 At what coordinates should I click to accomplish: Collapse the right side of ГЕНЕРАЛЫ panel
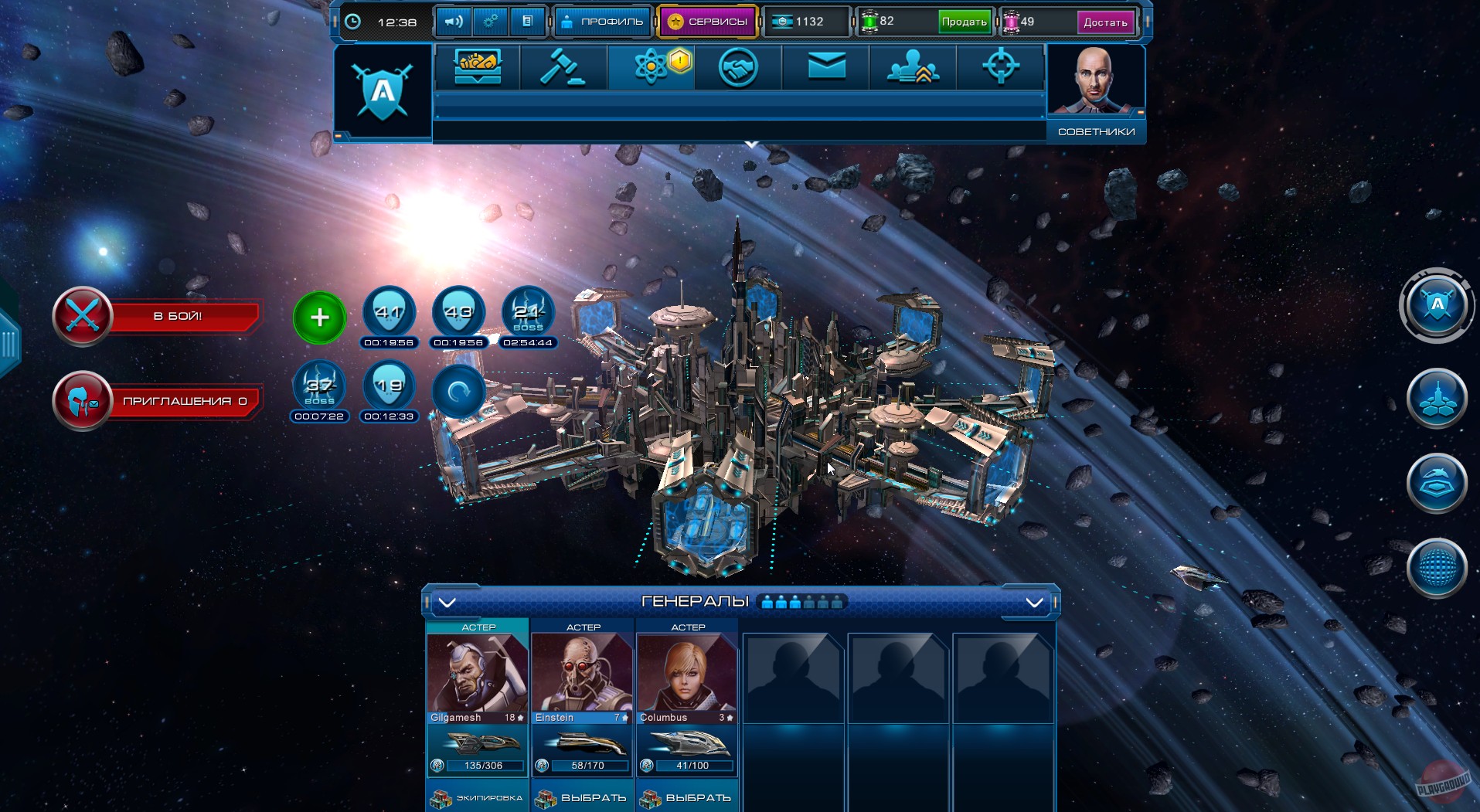[x=1033, y=603]
